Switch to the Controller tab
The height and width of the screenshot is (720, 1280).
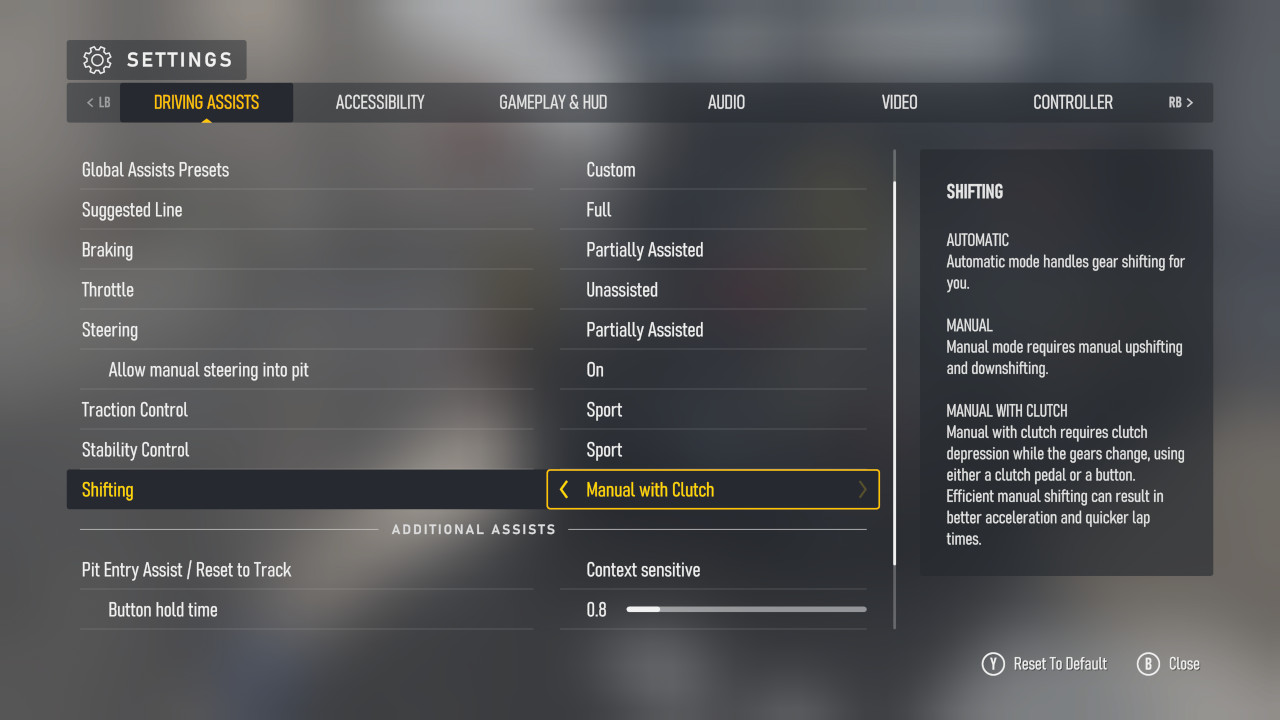tap(1073, 102)
